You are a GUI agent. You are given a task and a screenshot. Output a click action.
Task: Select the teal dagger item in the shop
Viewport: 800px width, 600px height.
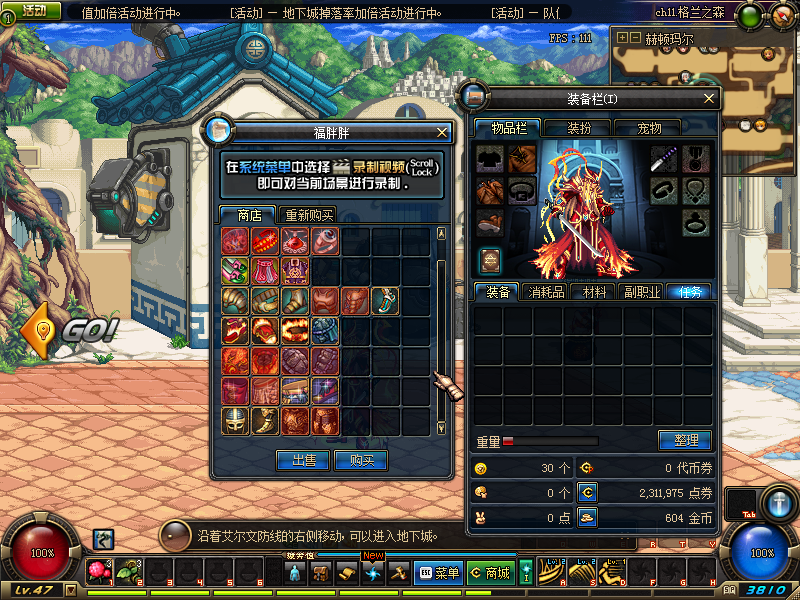[x=386, y=300]
